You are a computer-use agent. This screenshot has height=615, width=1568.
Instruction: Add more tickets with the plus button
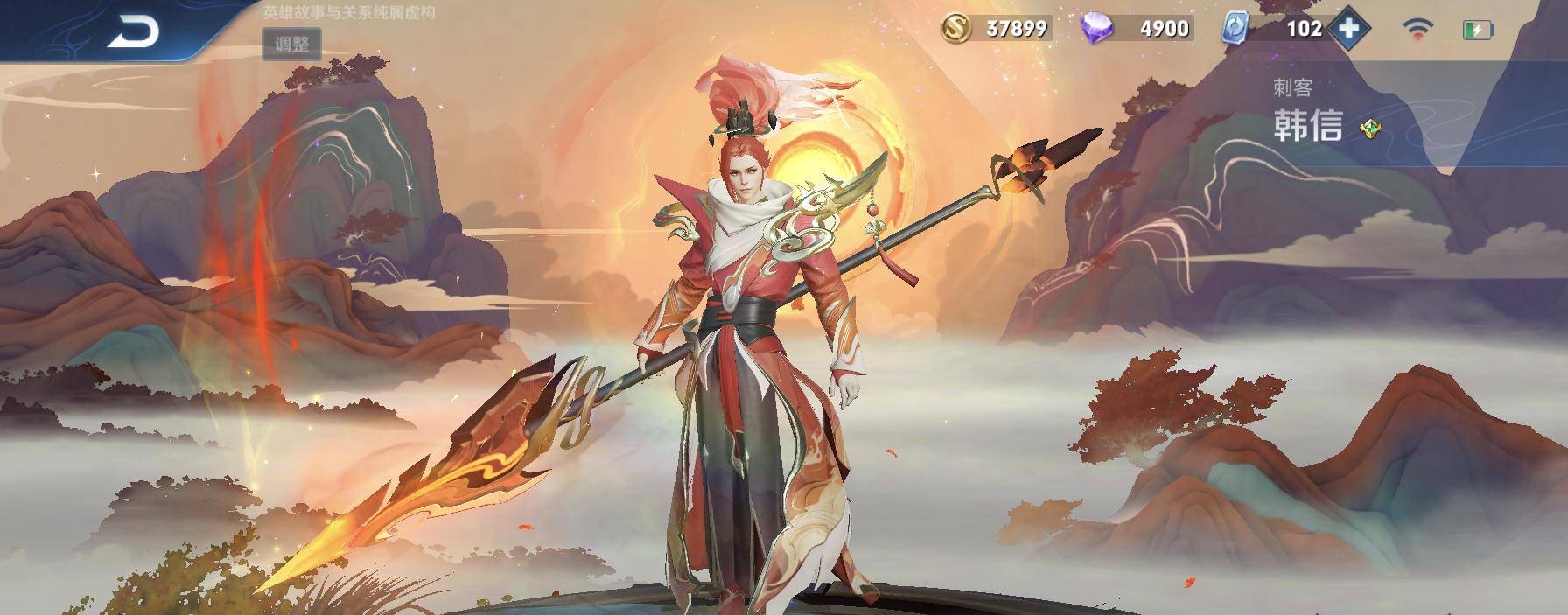coord(1348,29)
